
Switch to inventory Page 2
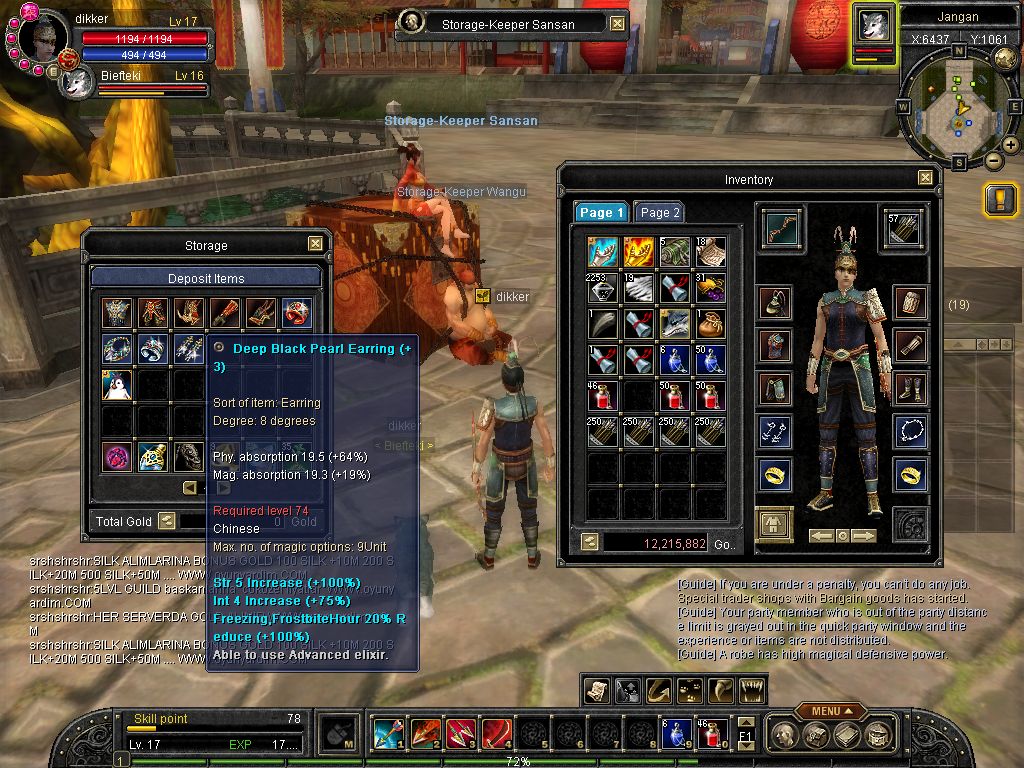660,213
